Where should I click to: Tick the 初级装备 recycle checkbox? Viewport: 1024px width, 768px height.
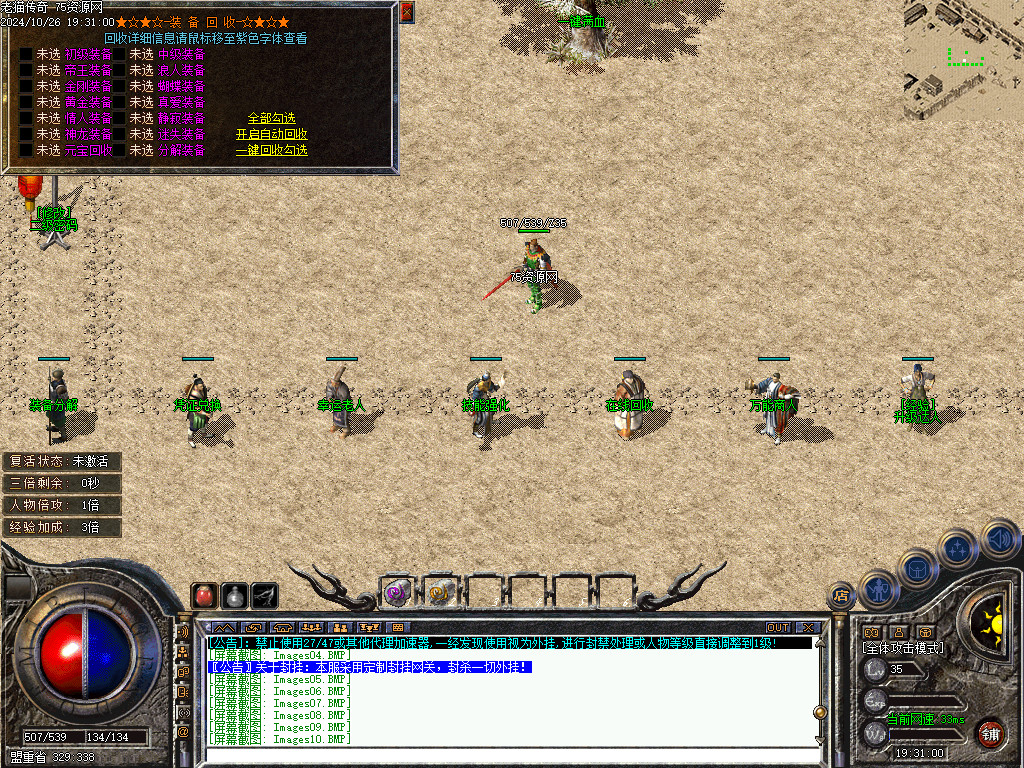tap(26, 54)
